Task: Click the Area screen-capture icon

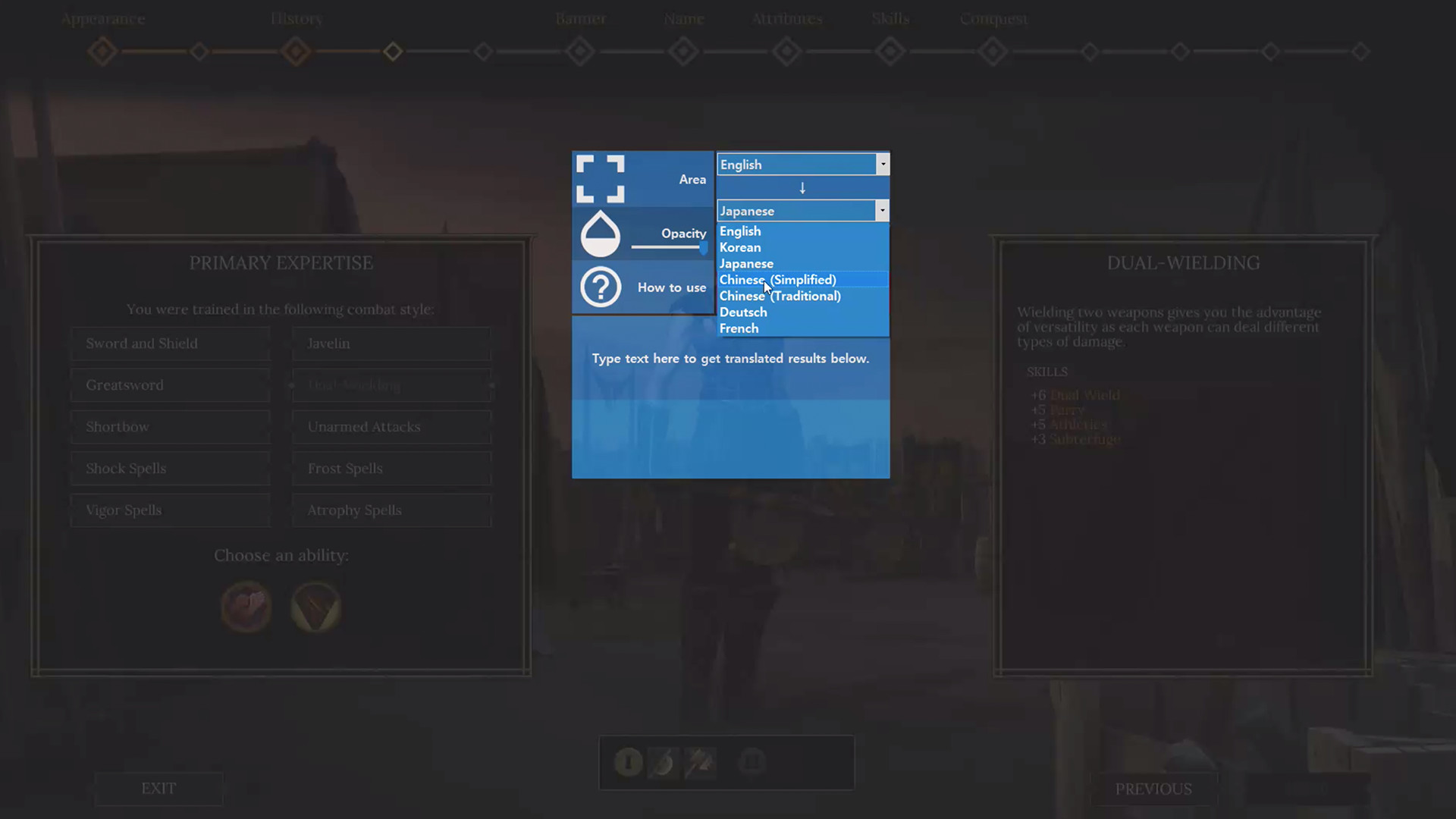Action: click(600, 179)
